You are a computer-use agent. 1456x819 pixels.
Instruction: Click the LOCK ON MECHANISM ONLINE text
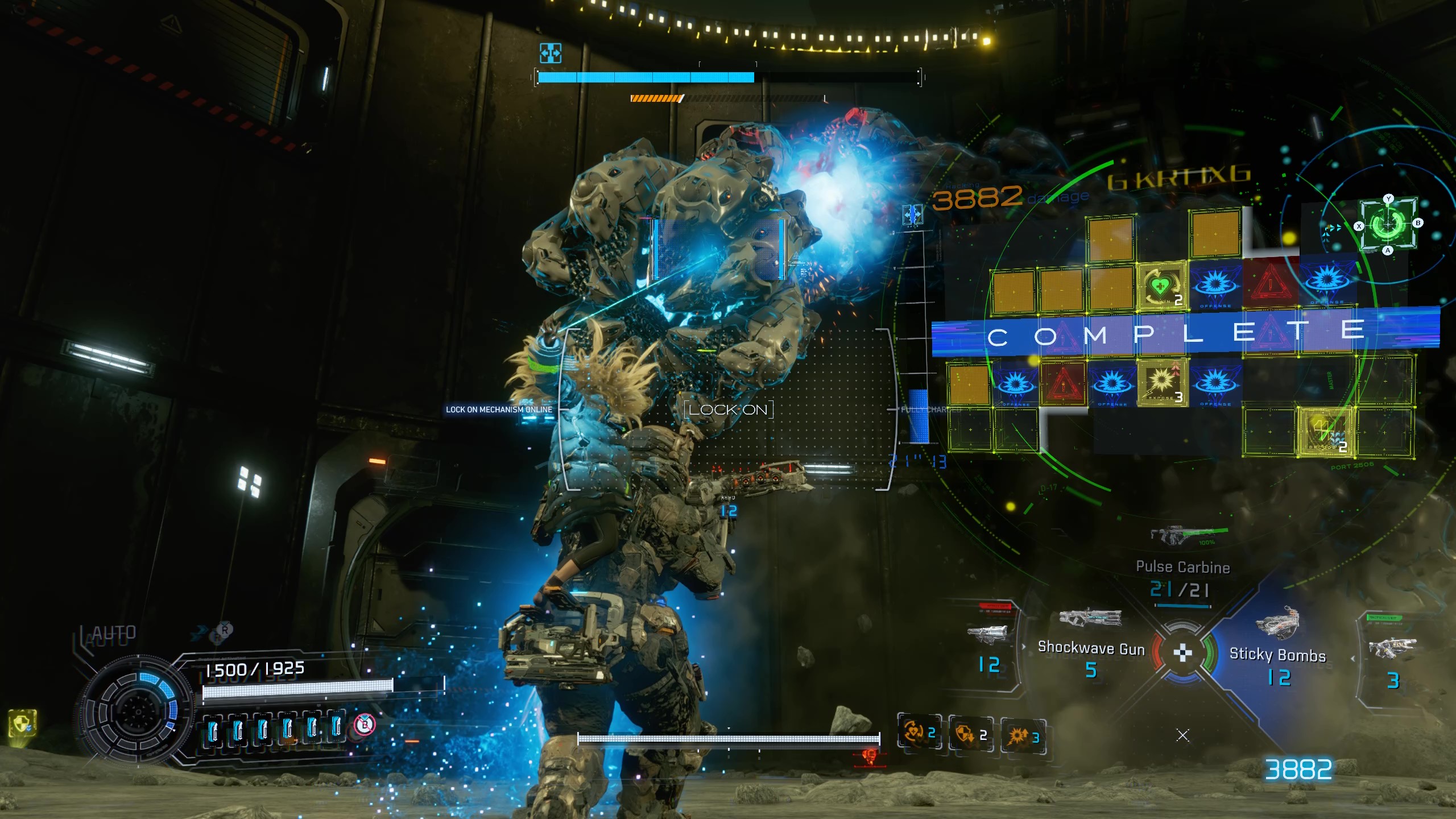(x=498, y=408)
